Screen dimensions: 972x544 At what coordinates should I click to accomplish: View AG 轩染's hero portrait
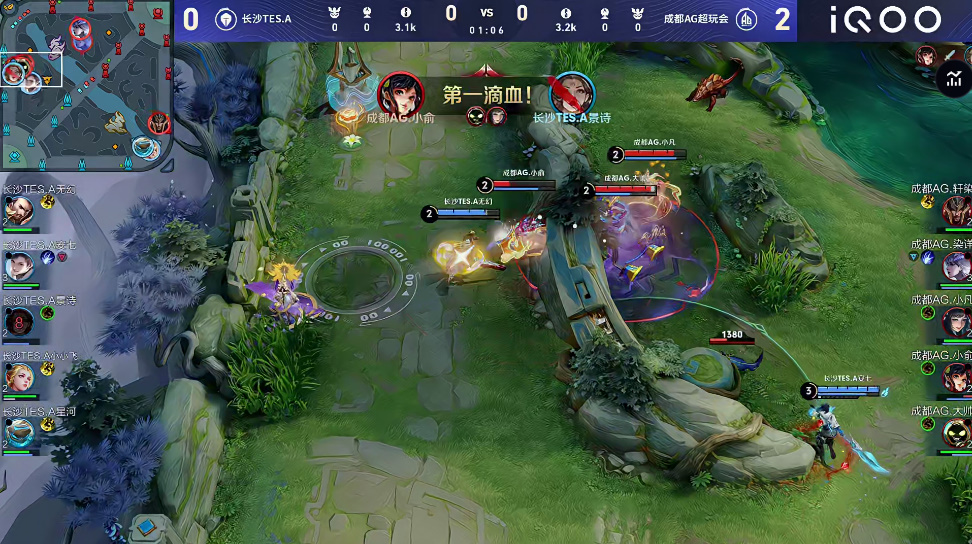click(x=955, y=210)
